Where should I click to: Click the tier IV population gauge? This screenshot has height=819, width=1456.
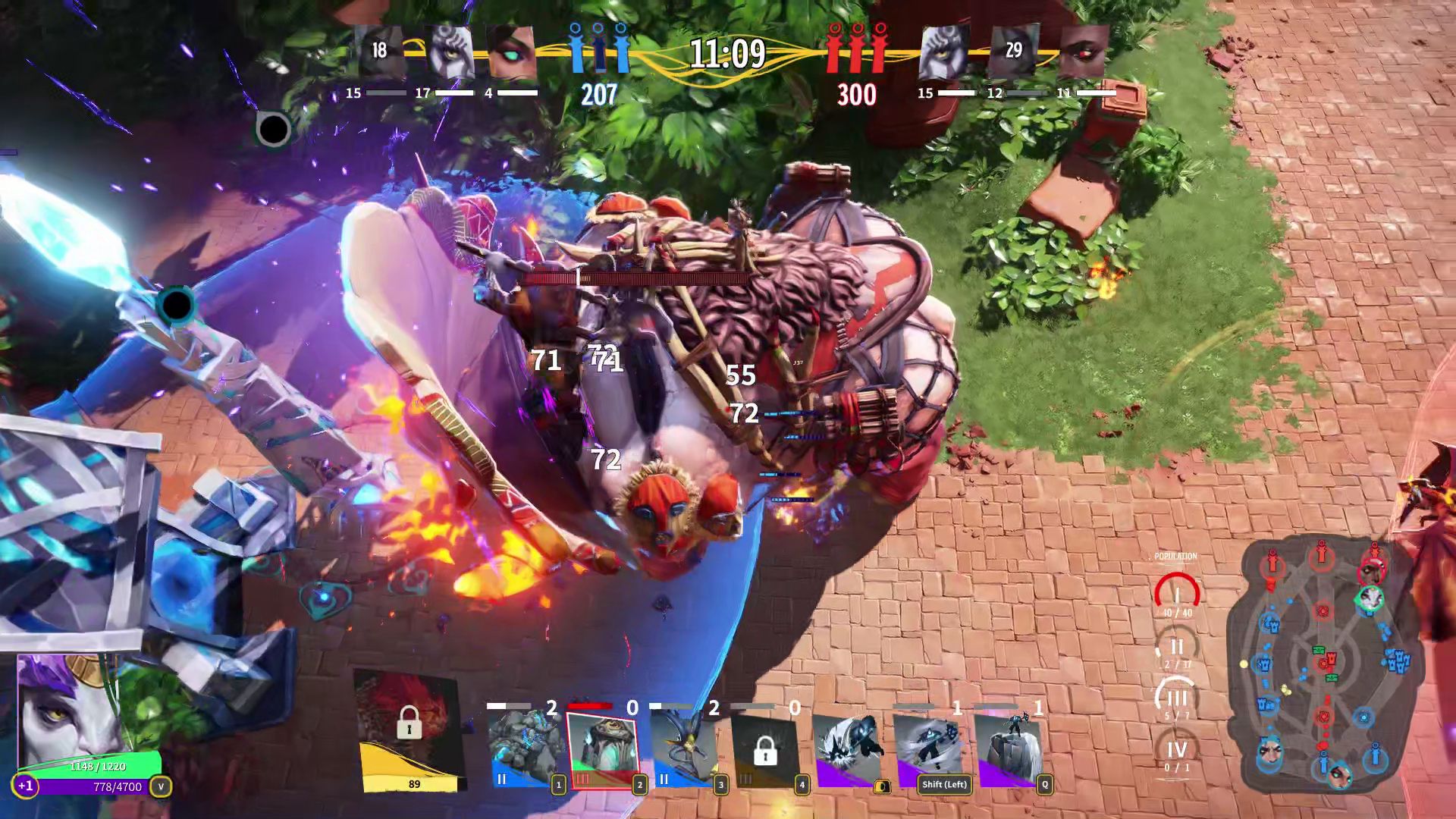pyautogui.click(x=1176, y=752)
